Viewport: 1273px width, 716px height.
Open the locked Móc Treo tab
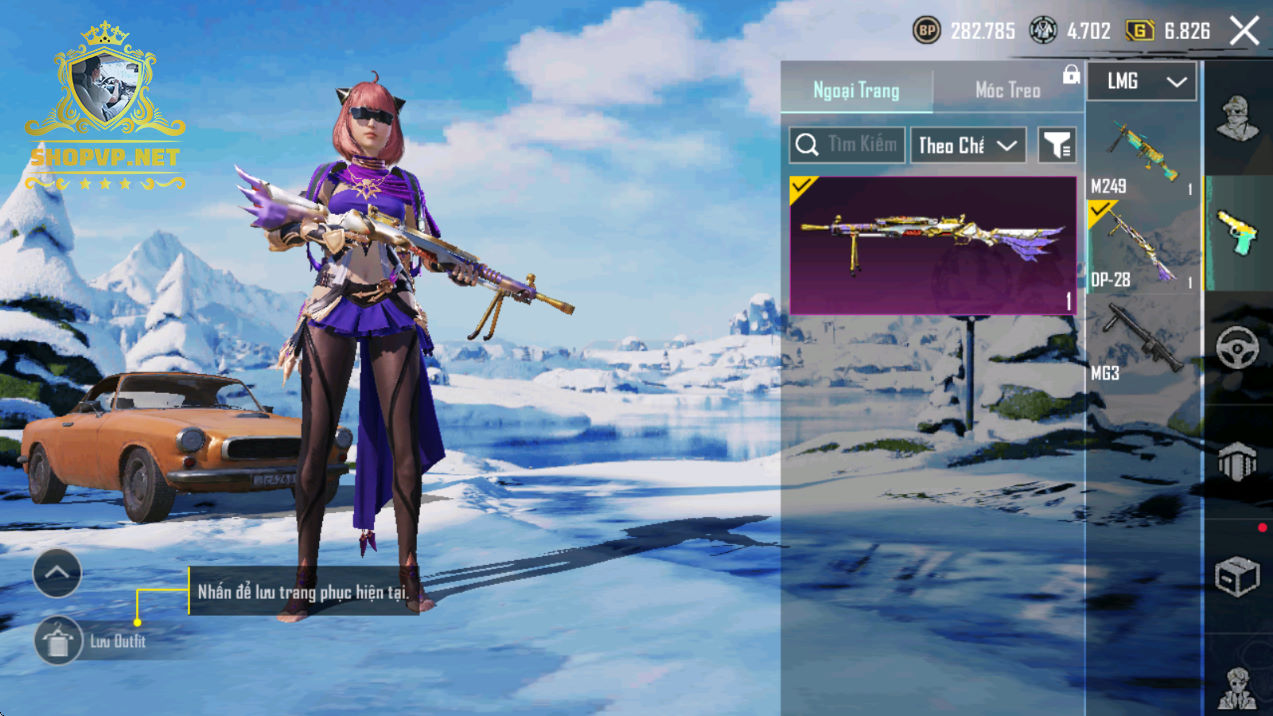tap(1008, 90)
